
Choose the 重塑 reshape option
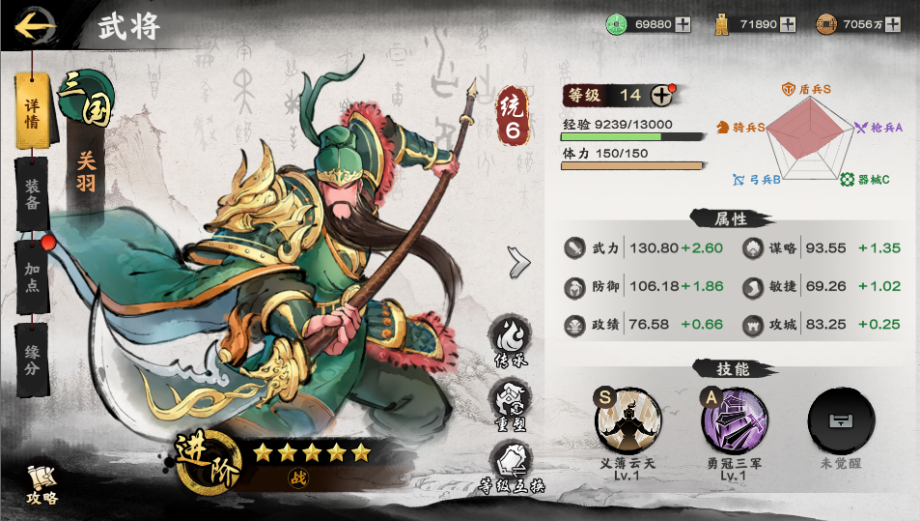[x=510, y=402]
